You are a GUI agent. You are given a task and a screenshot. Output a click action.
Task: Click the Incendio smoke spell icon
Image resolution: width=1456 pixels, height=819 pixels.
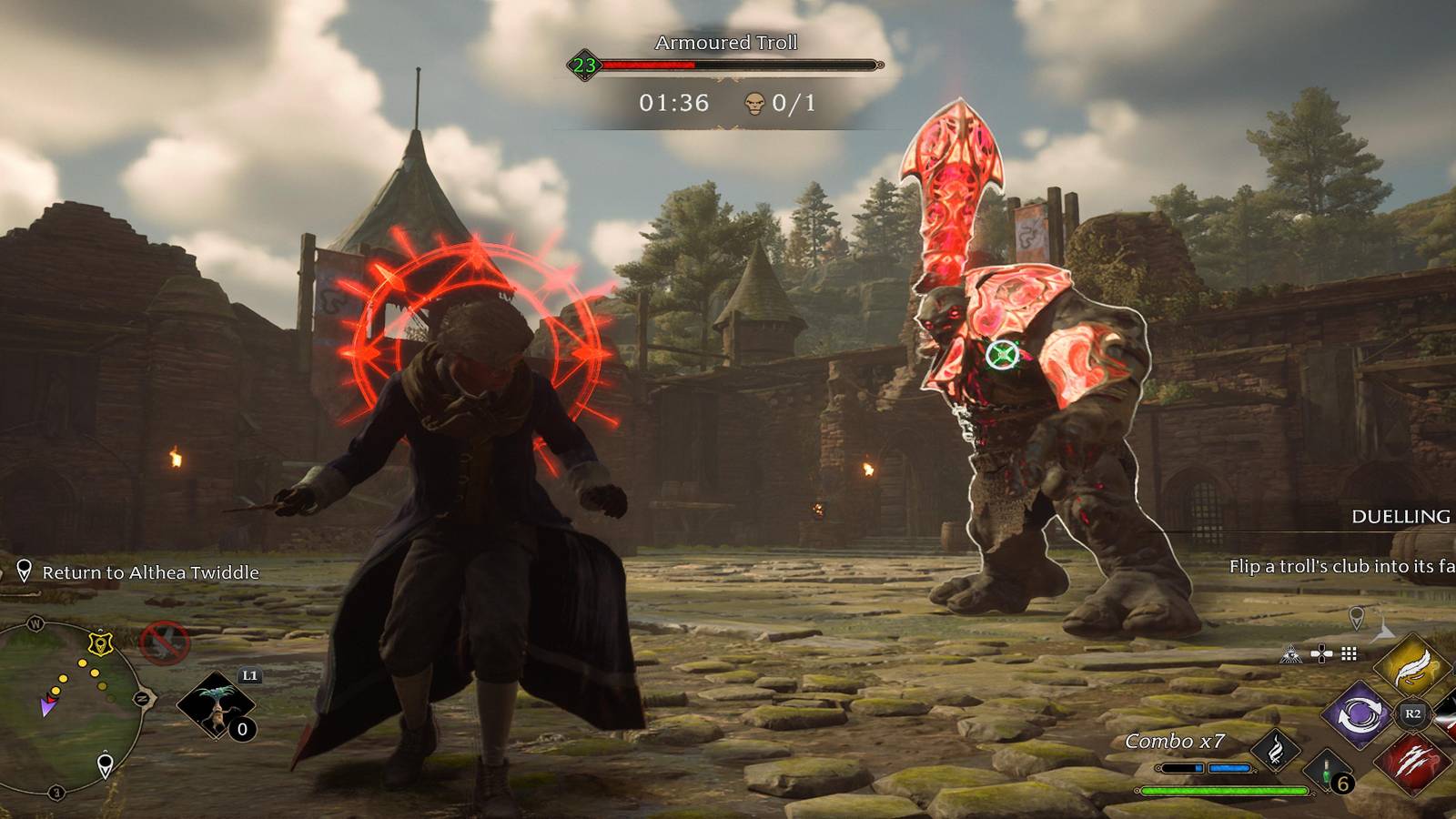point(1275,751)
